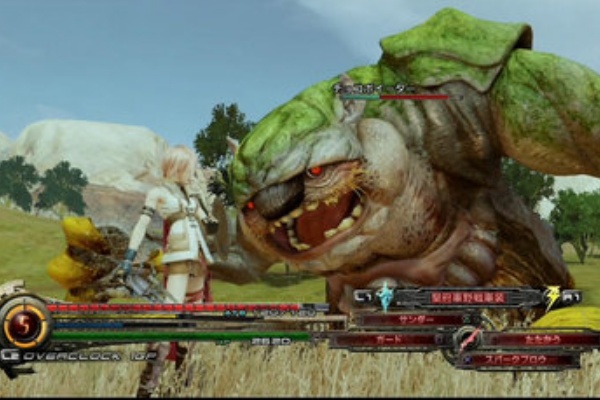Select the cyan crystal schema icon
Image resolution: width=600 pixels, height=400 pixels.
(x=386, y=296)
